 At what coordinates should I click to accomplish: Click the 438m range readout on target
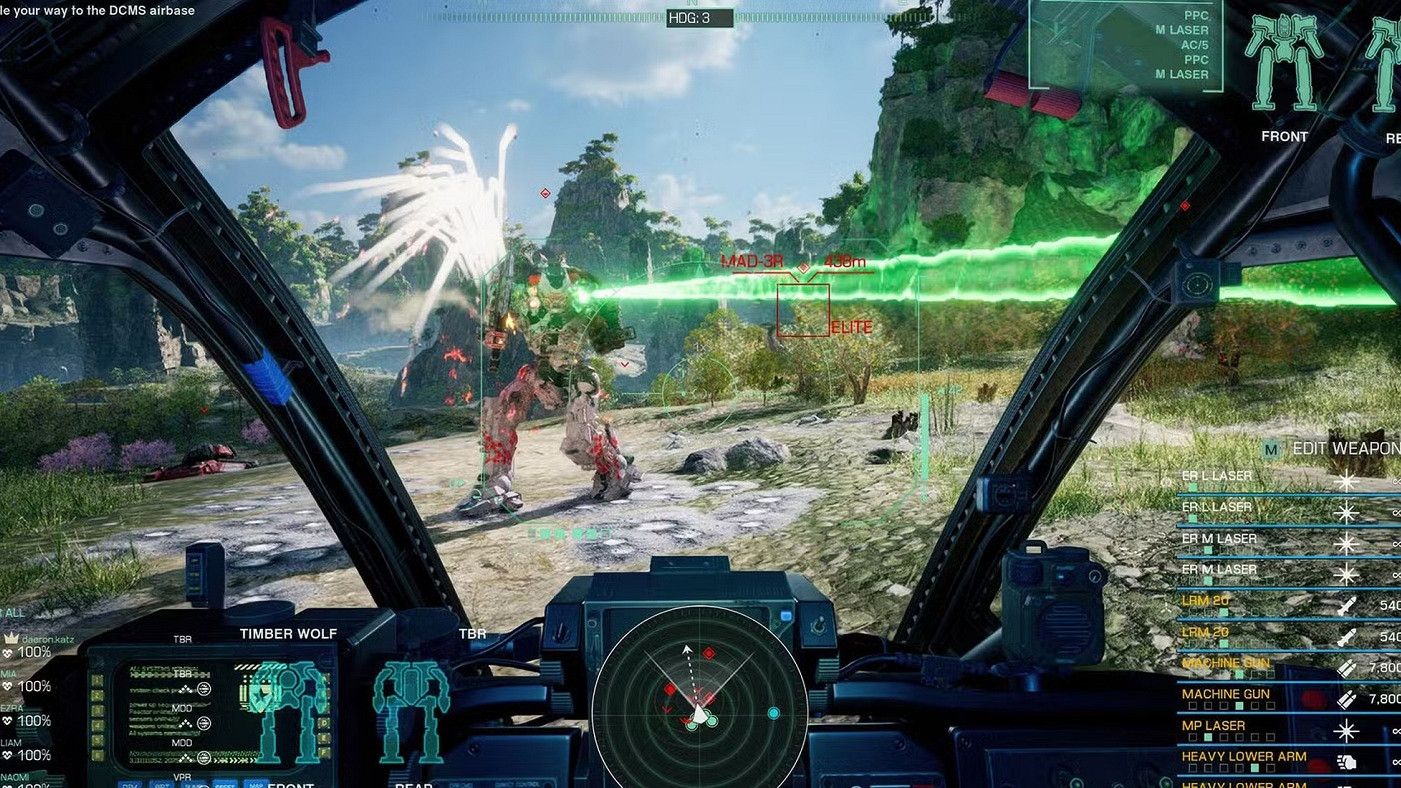pyautogui.click(x=846, y=262)
